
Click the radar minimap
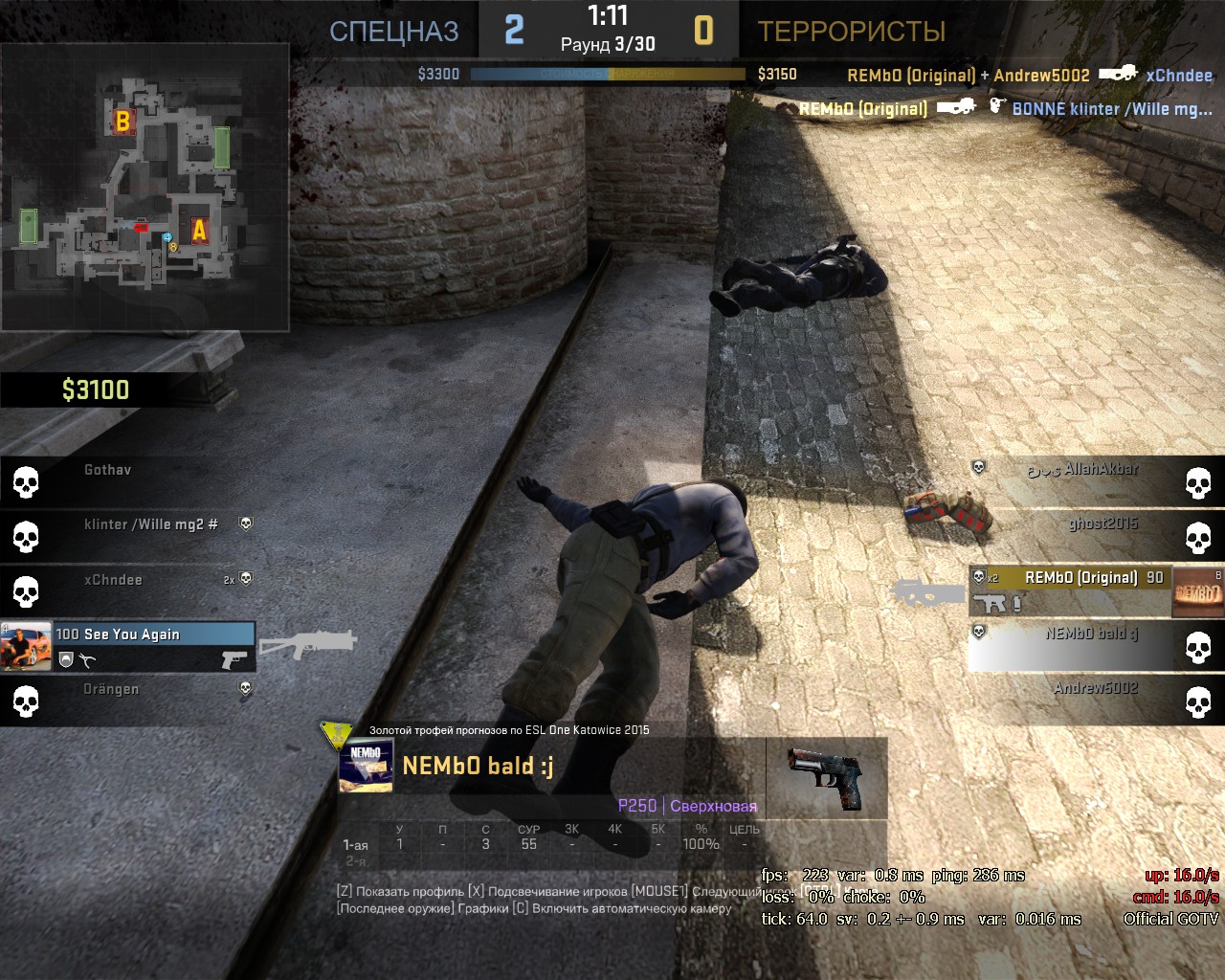(145, 188)
